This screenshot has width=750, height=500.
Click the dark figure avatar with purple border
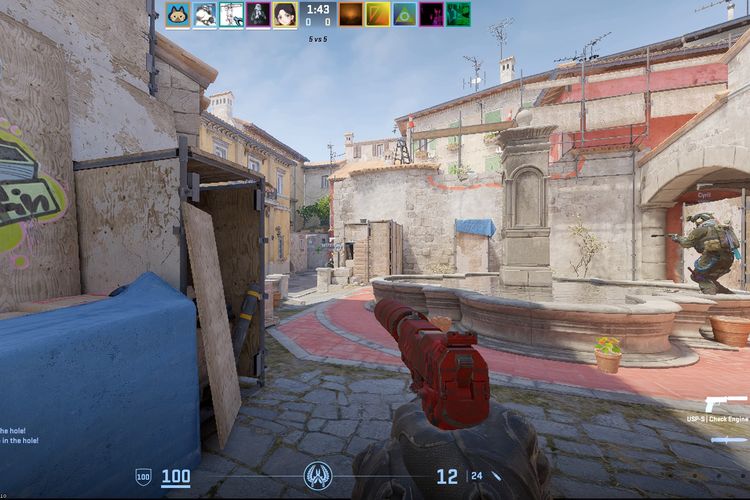click(258, 14)
